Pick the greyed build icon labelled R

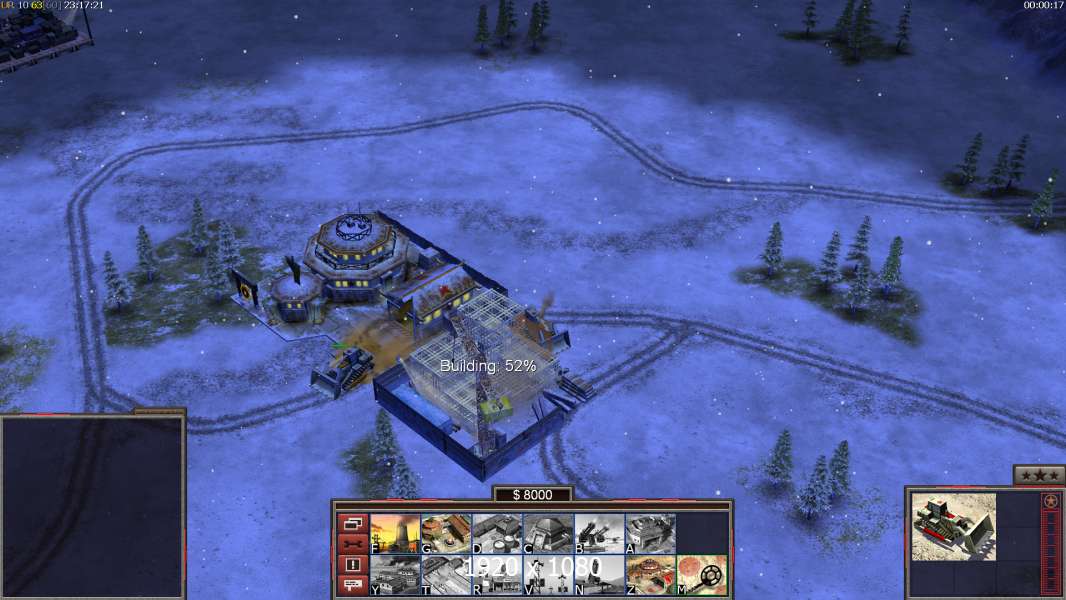pos(497,575)
